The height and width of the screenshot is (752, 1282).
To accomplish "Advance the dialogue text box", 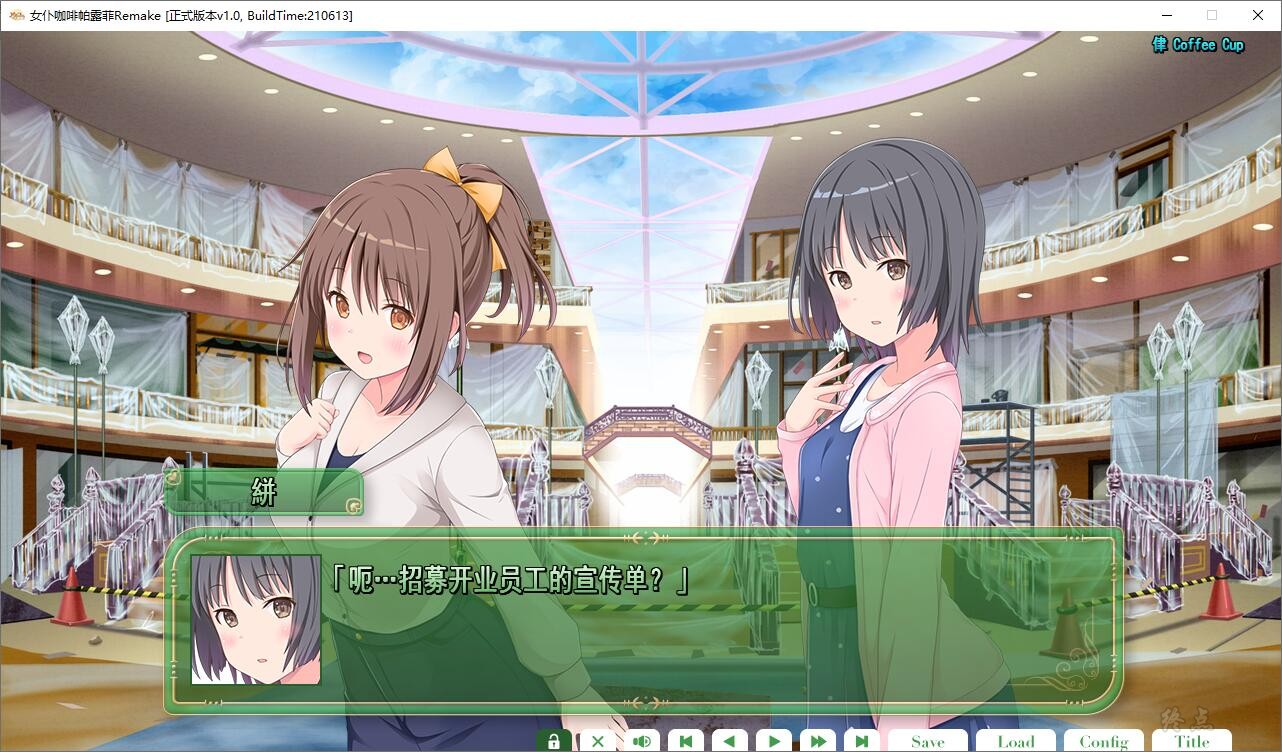I will tap(700, 630).
